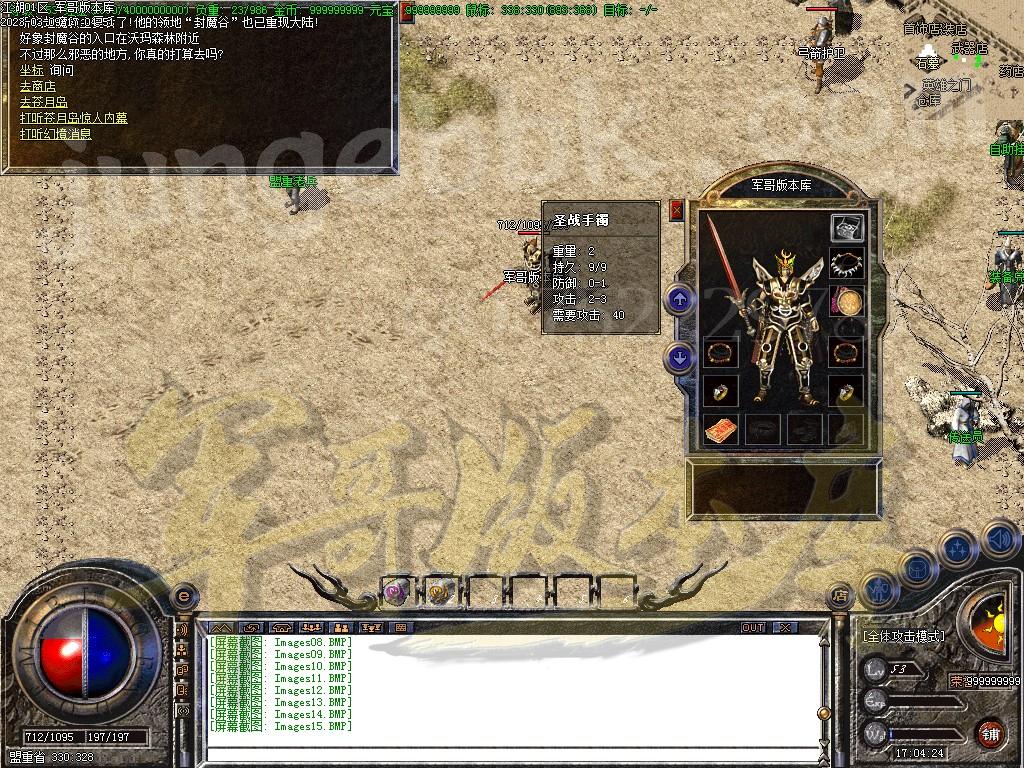Viewport: 1024px width, 768px height.
Task: Use the purple scroll in the quick belt
Action: 396,592
